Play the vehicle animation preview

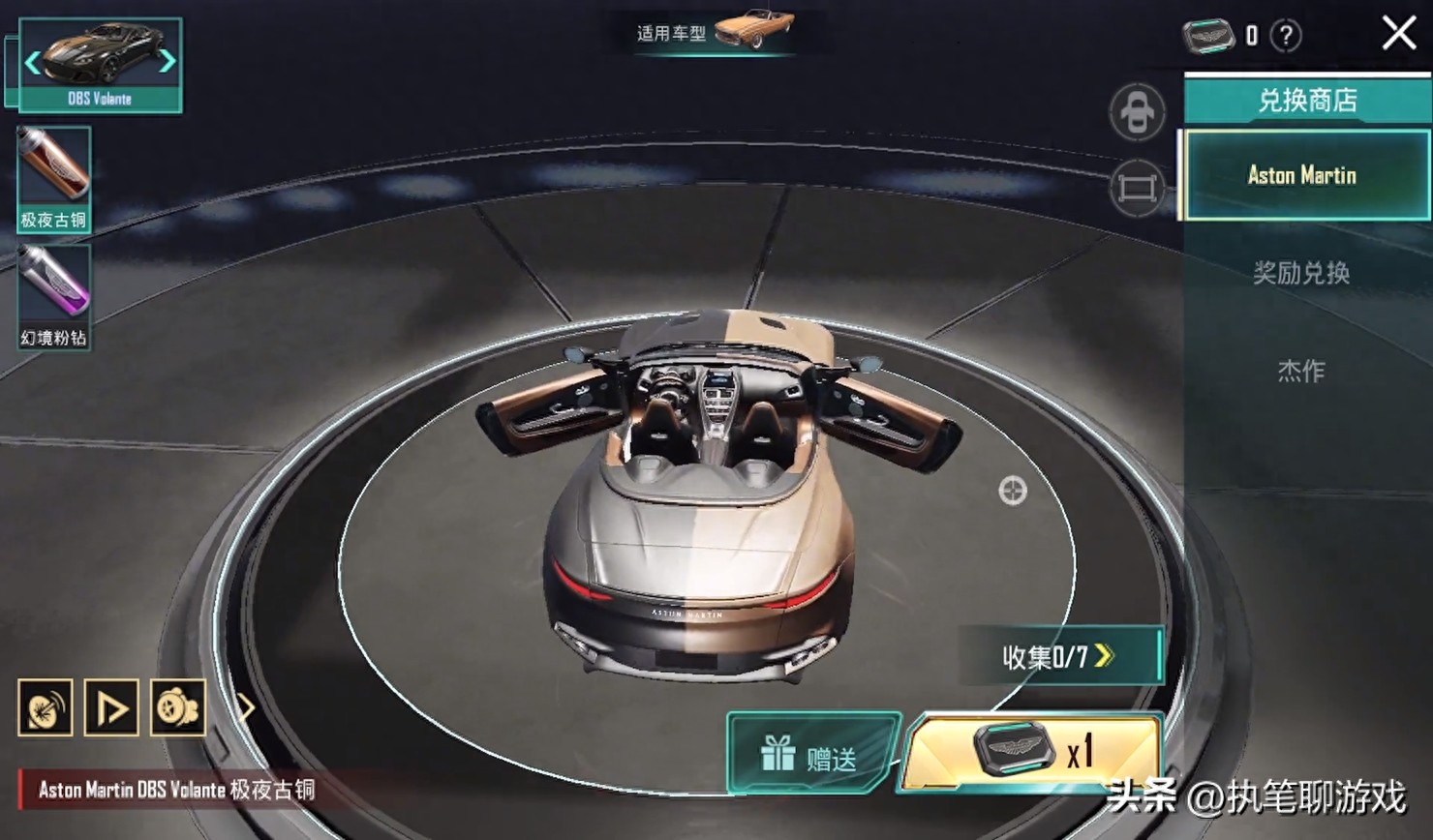tap(111, 707)
